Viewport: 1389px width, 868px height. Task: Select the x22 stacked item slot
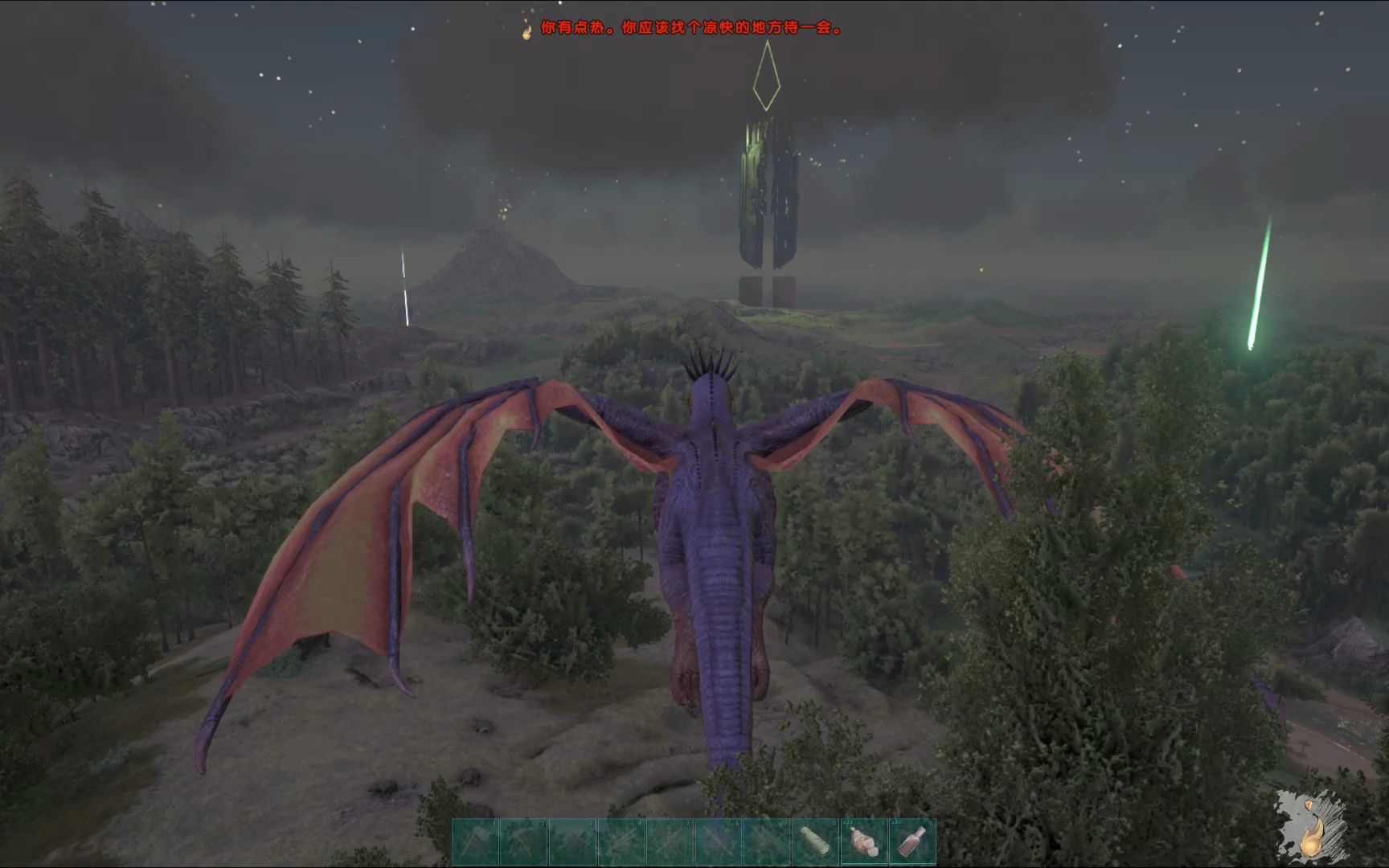click(x=863, y=841)
